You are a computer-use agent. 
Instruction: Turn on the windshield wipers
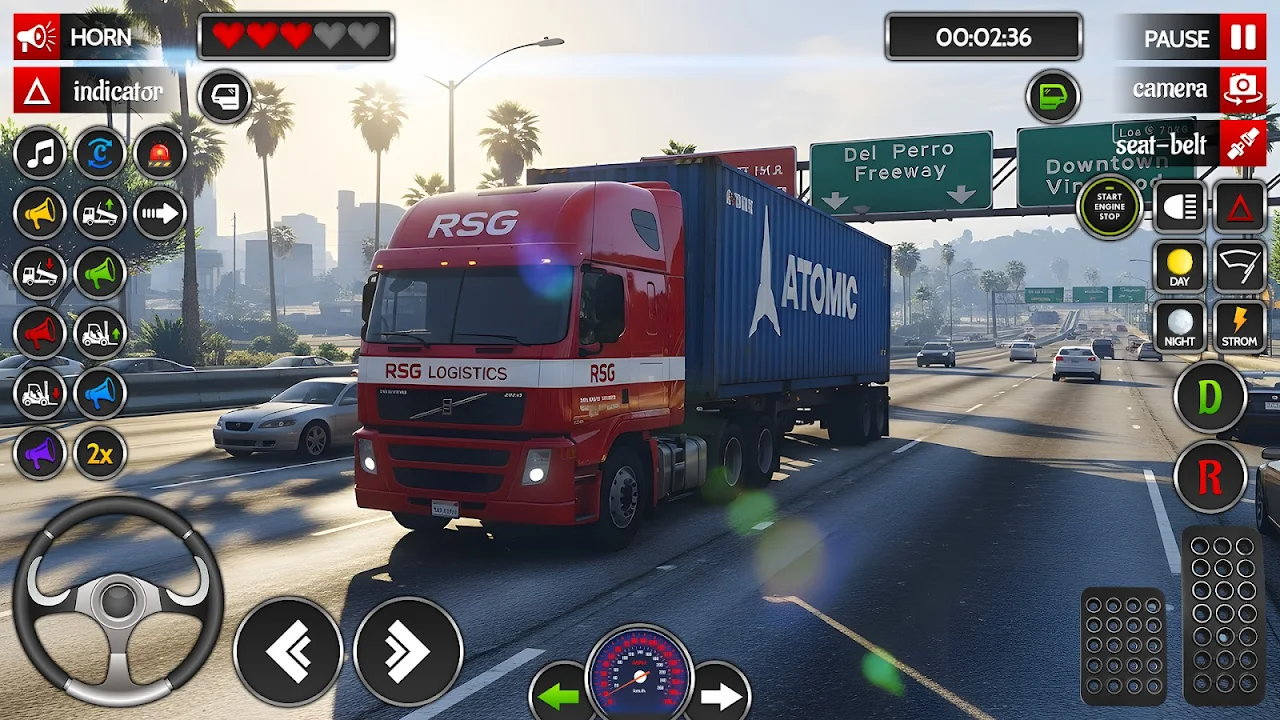(x=1240, y=267)
